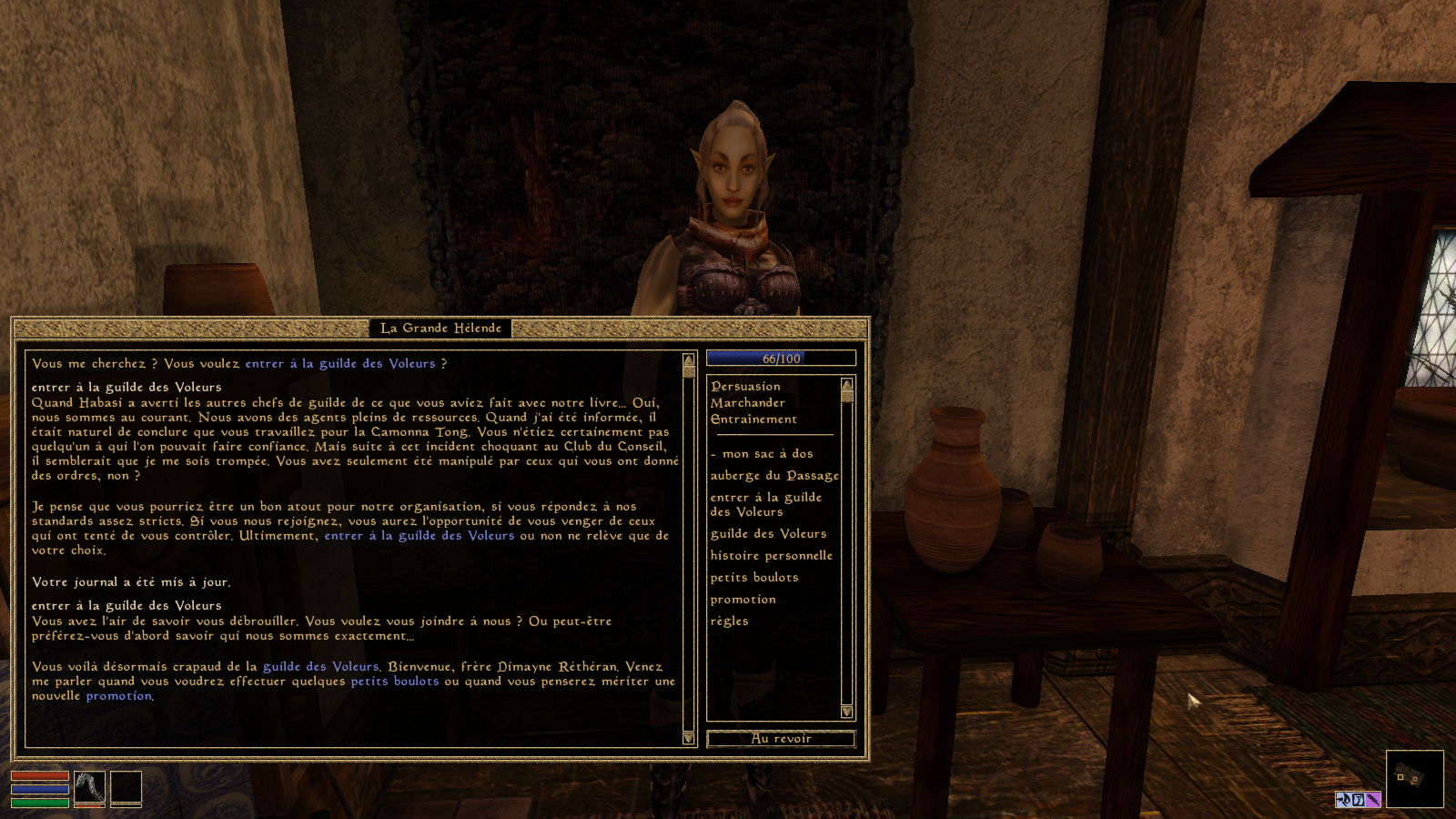Click the active magic effects icons

coord(1358,800)
